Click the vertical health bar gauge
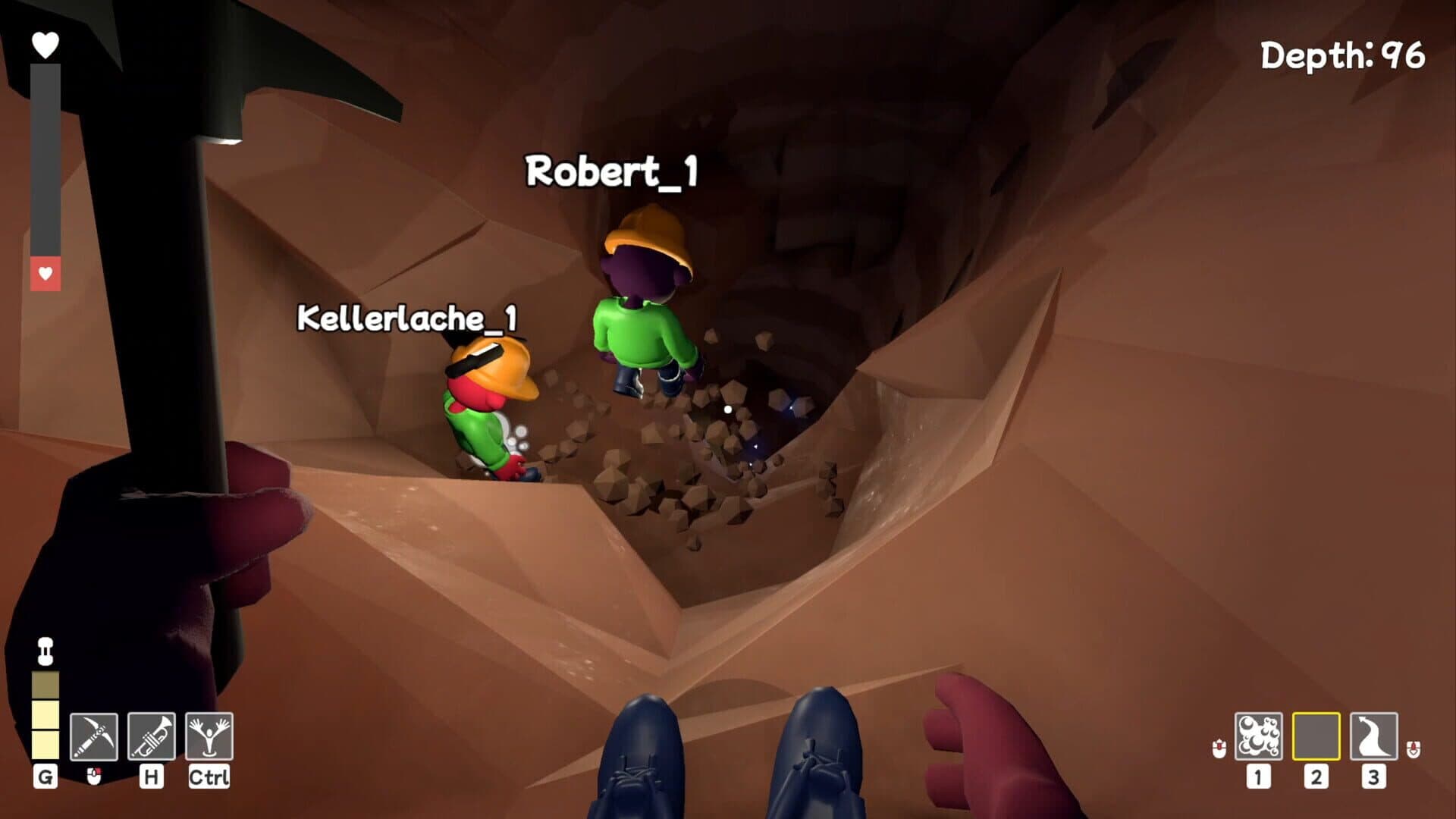 point(45,152)
